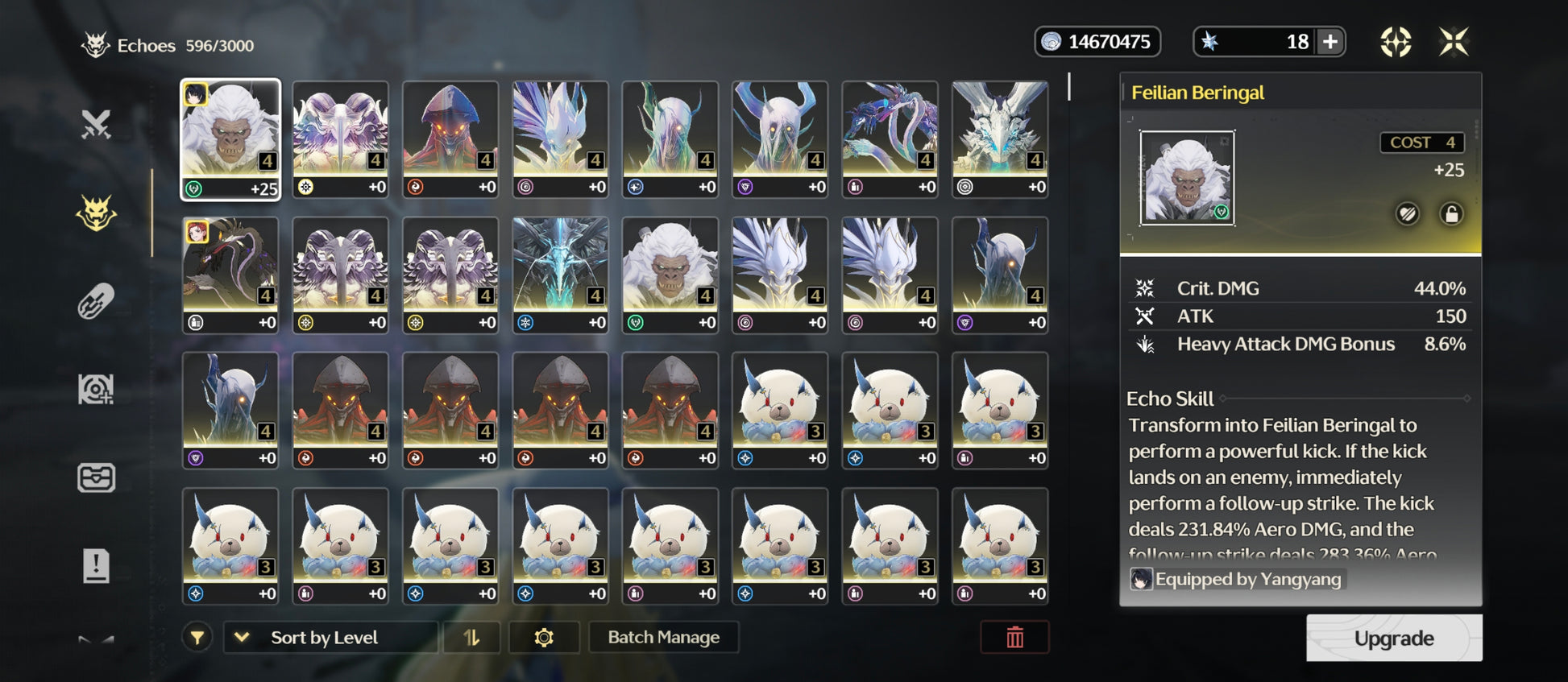Open the echo filter funnel

pyautogui.click(x=197, y=638)
